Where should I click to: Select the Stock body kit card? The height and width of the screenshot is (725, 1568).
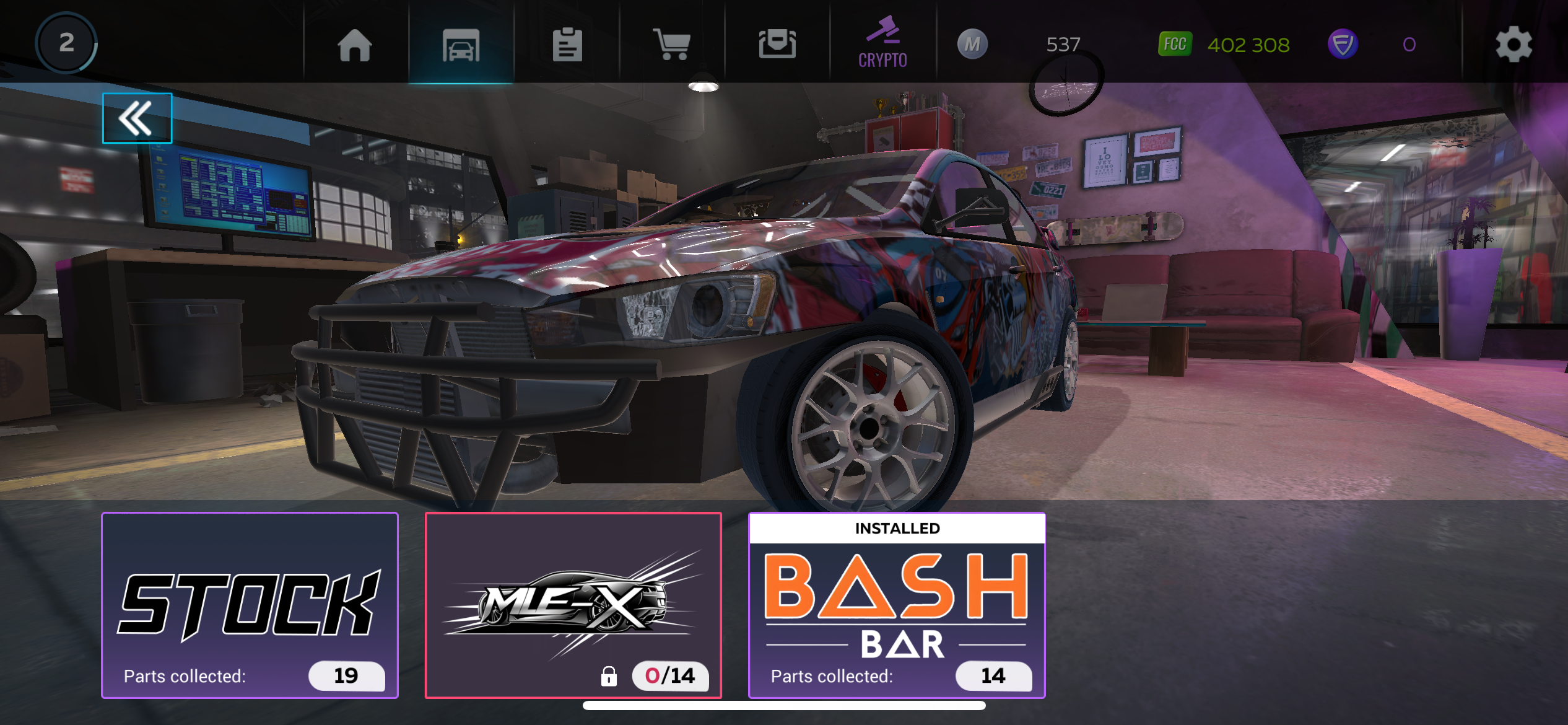click(x=250, y=605)
